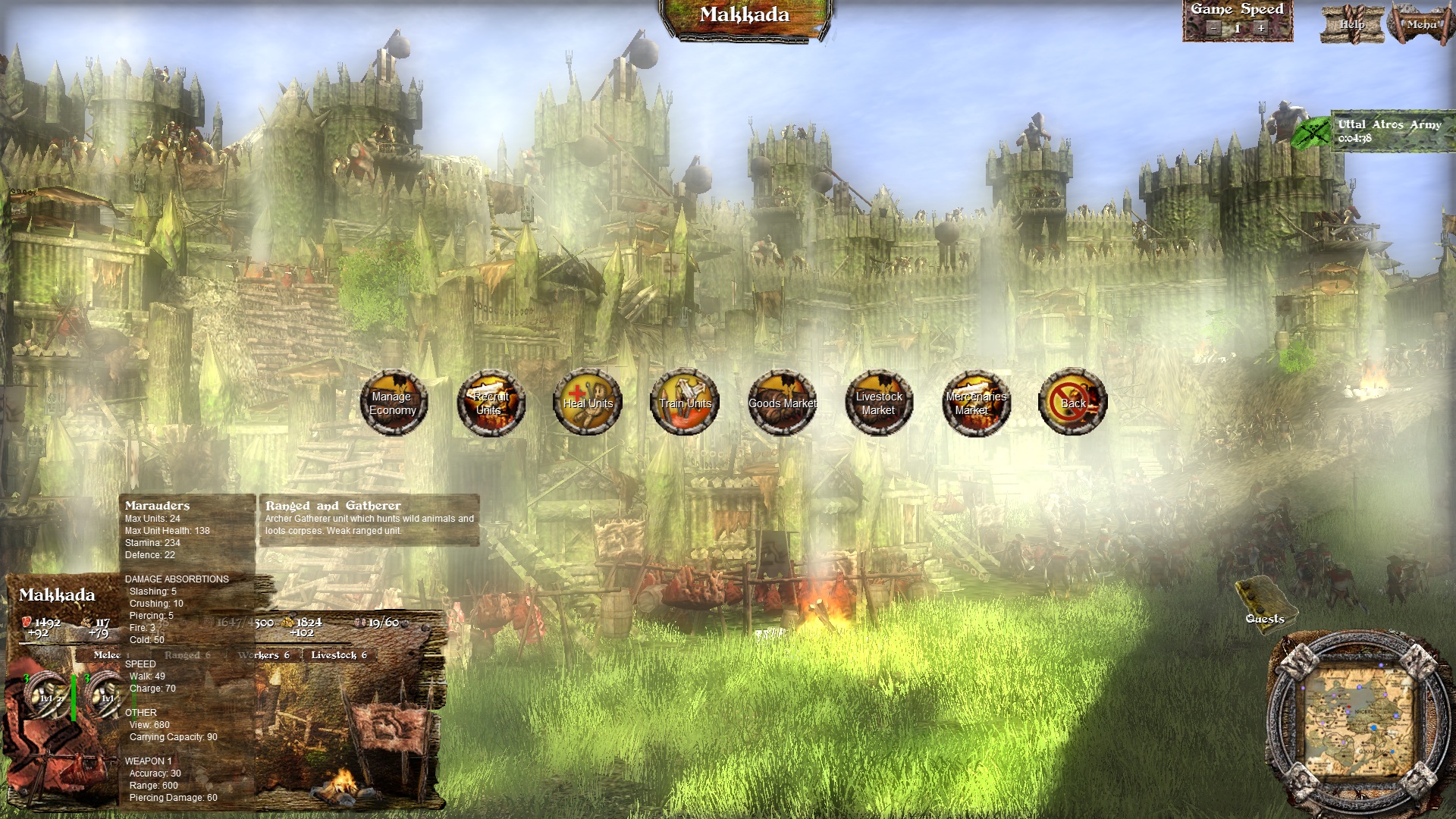The height and width of the screenshot is (819, 1456).
Task: Show the Workers tab
Action: [x=263, y=655]
